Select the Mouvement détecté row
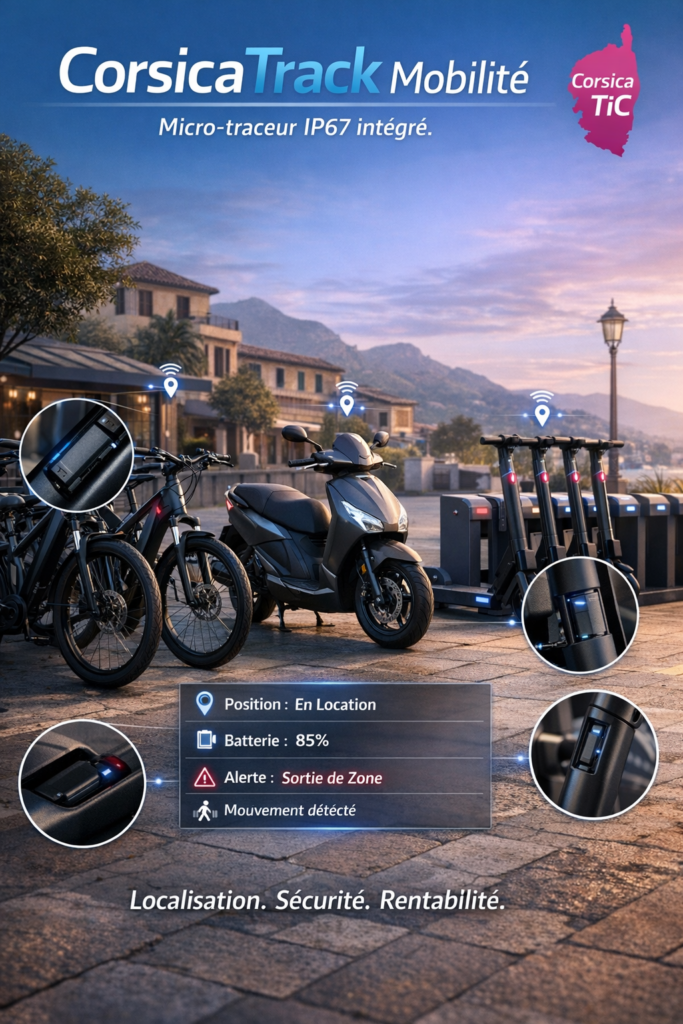The width and height of the screenshot is (683, 1024). pos(335,810)
